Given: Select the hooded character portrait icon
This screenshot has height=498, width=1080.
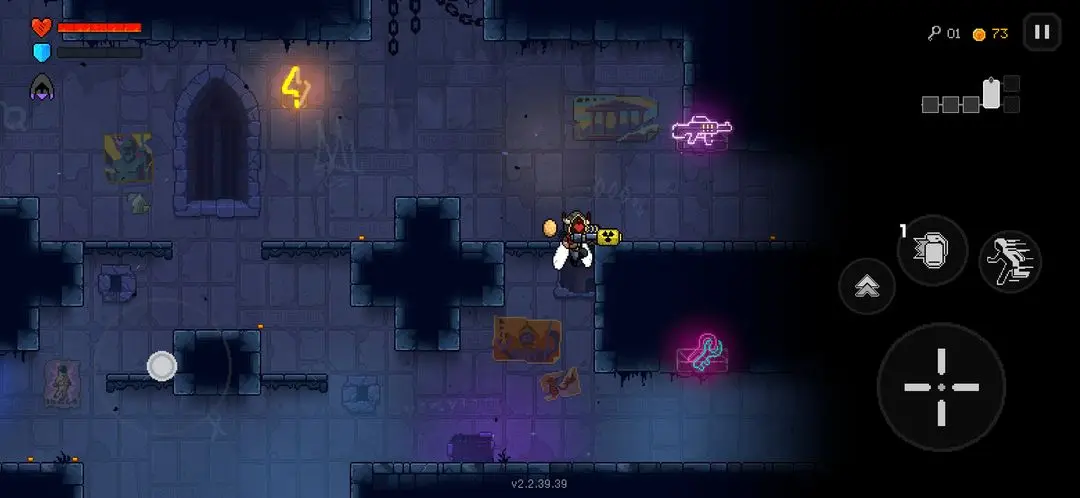Looking at the screenshot, I should [42, 87].
